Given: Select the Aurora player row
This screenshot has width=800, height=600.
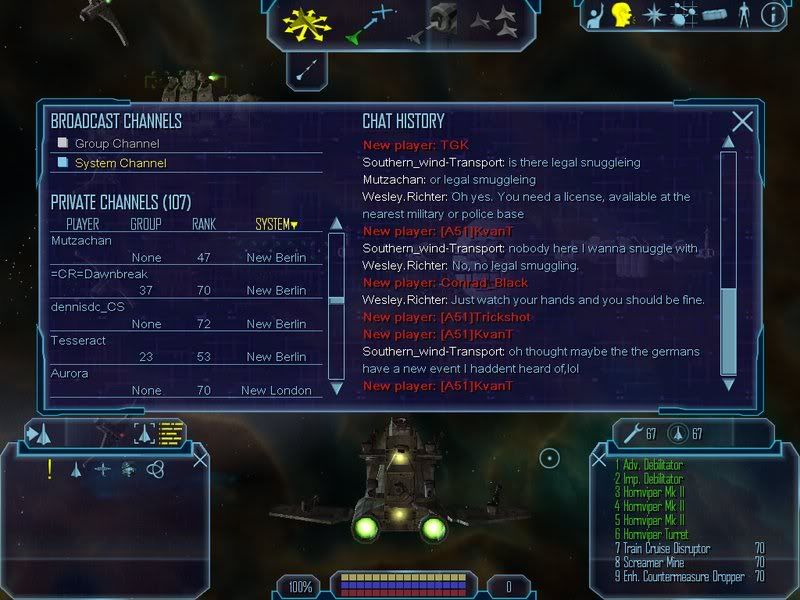Looking at the screenshot, I should (70, 373).
